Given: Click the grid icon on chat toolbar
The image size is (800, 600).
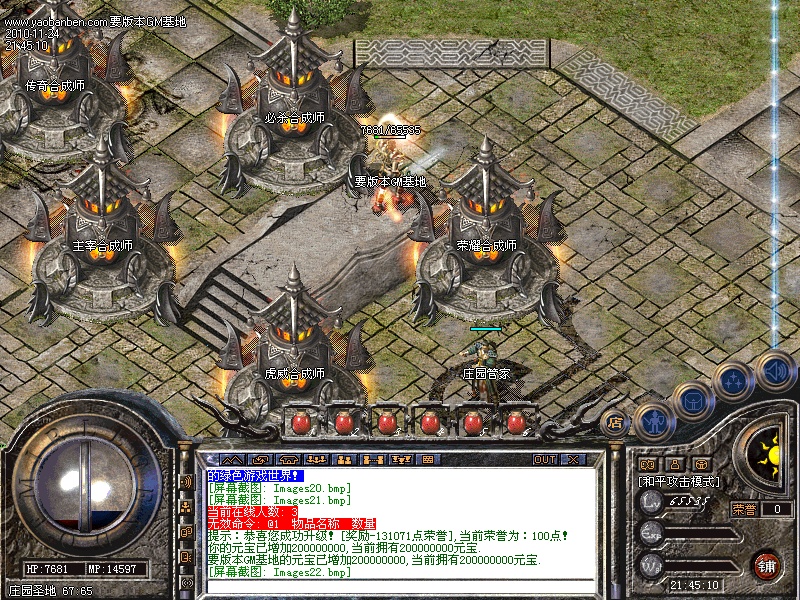Looking at the screenshot, I should click(429, 459).
